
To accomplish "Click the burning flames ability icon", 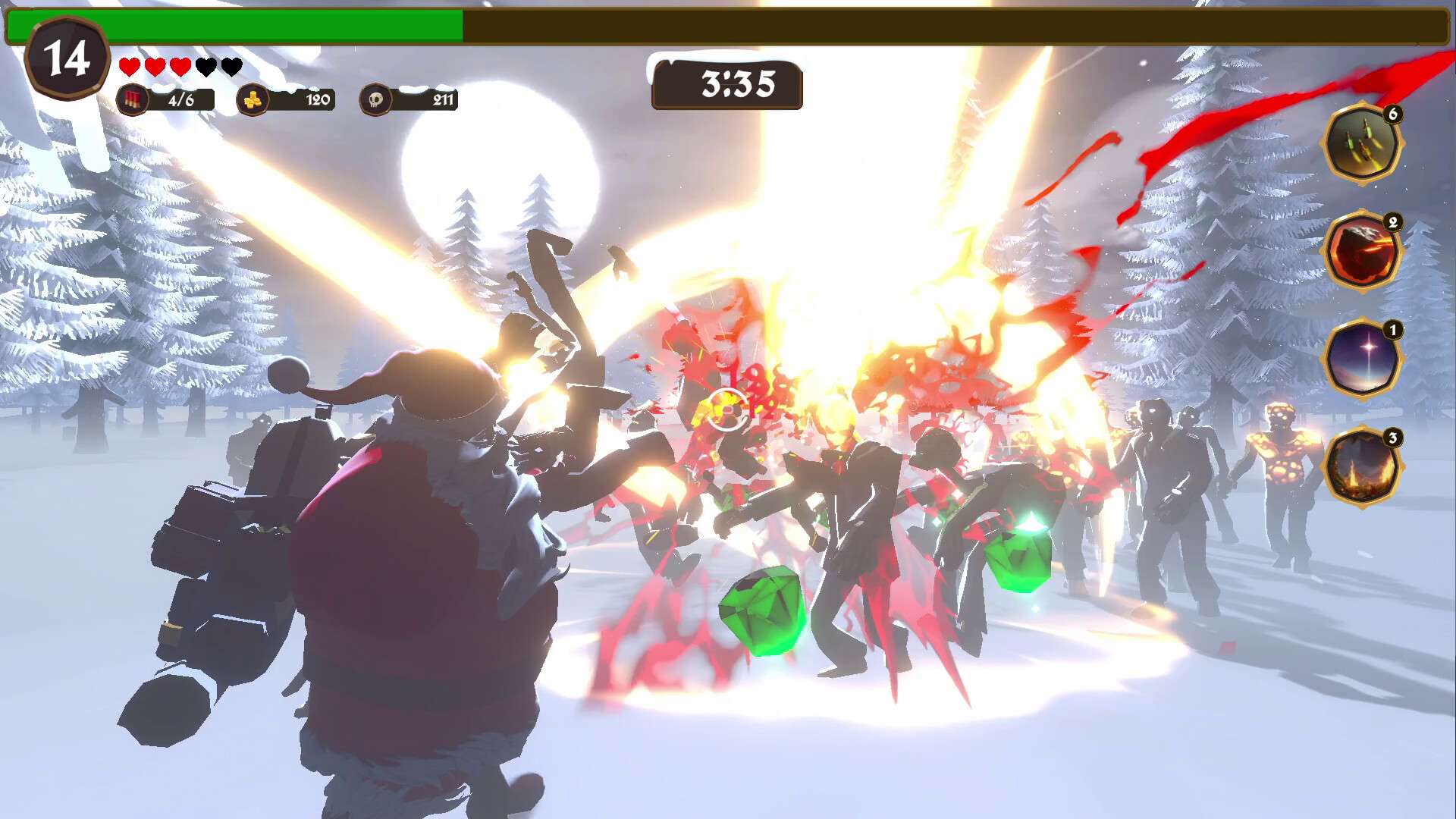I will [1361, 466].
